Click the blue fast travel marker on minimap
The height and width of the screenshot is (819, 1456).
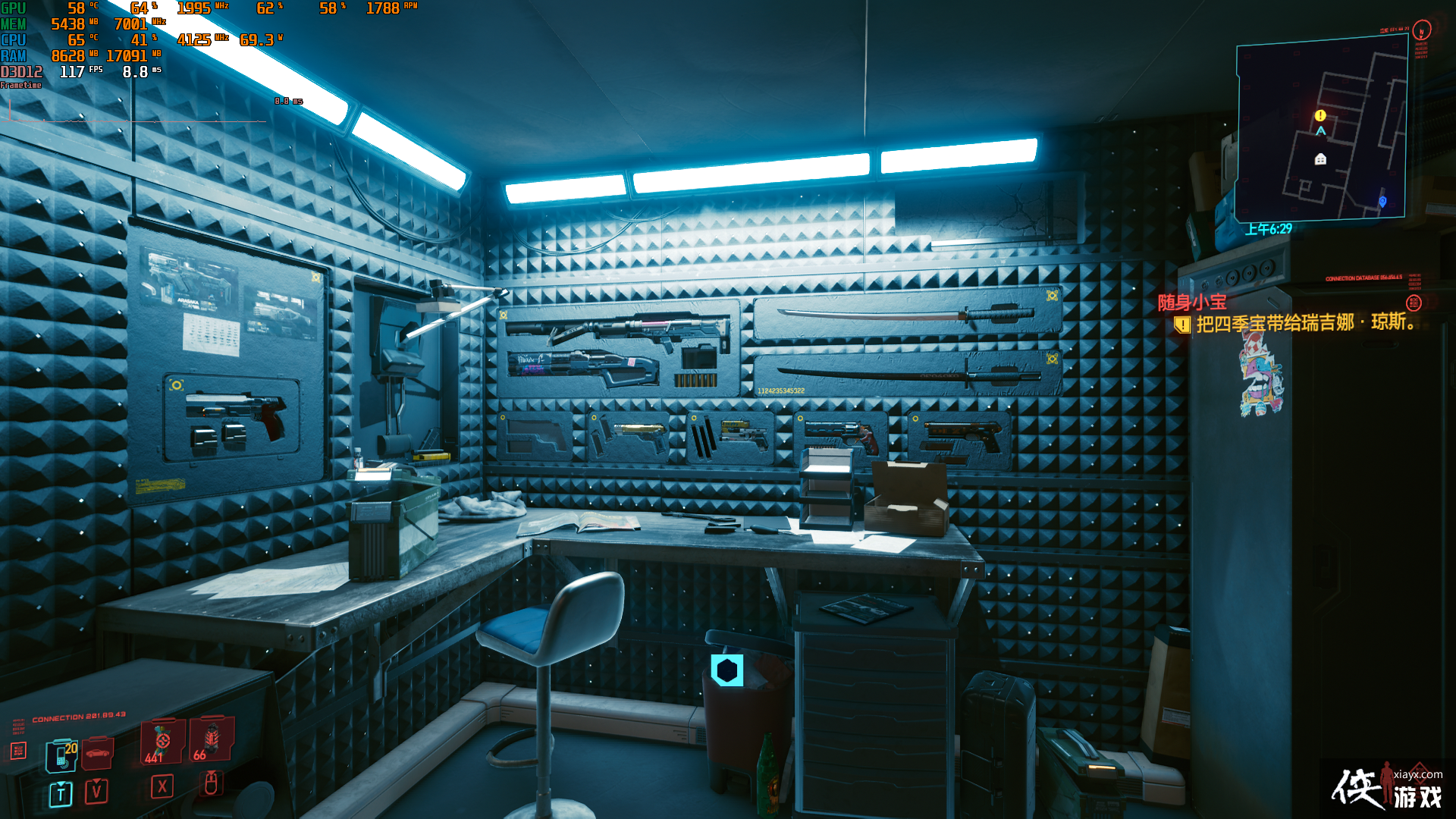click(1382, 202)
